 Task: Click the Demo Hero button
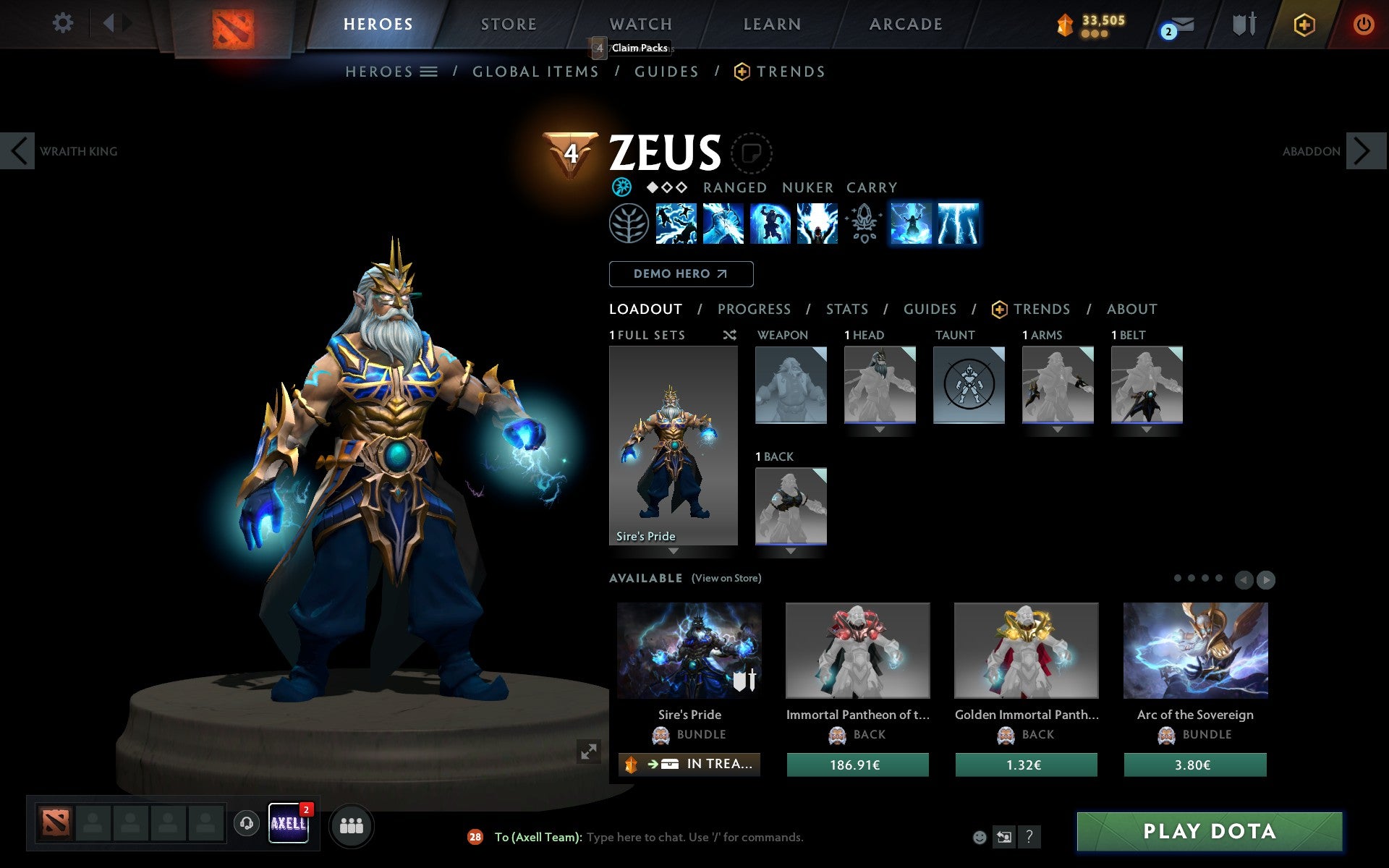click(681, 274)
